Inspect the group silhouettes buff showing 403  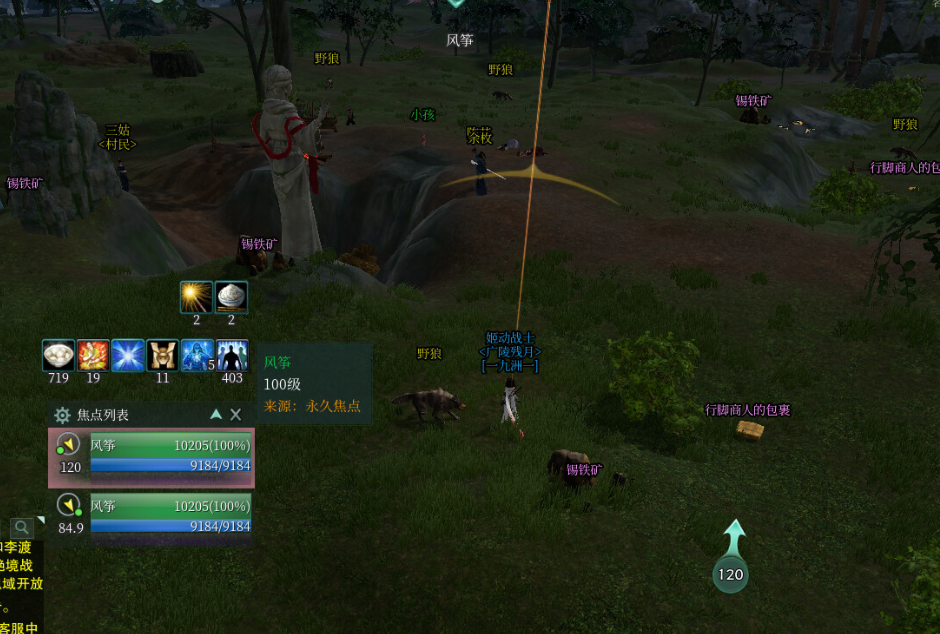click(232, 356)
